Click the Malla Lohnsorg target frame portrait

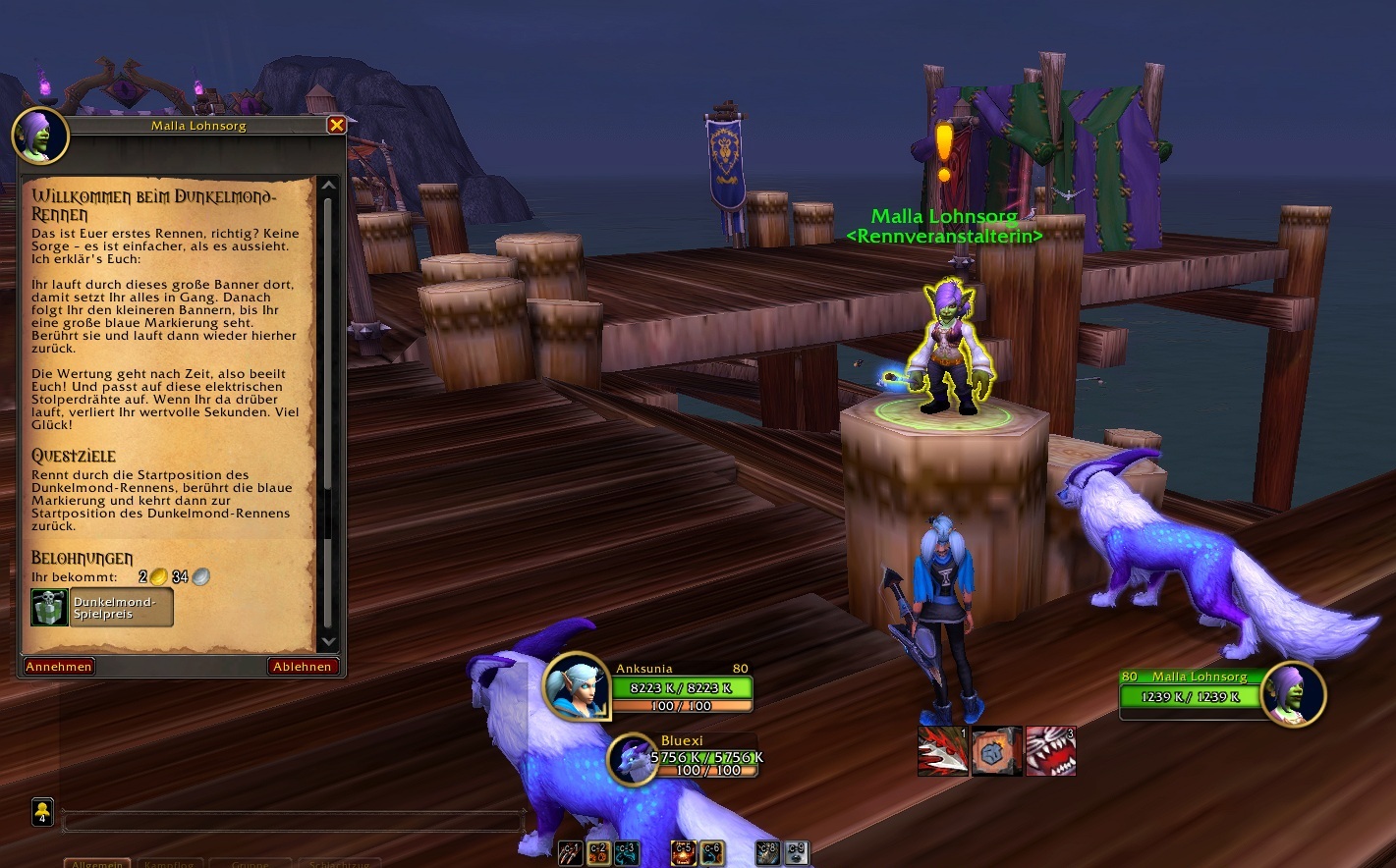click(1293, 692)
